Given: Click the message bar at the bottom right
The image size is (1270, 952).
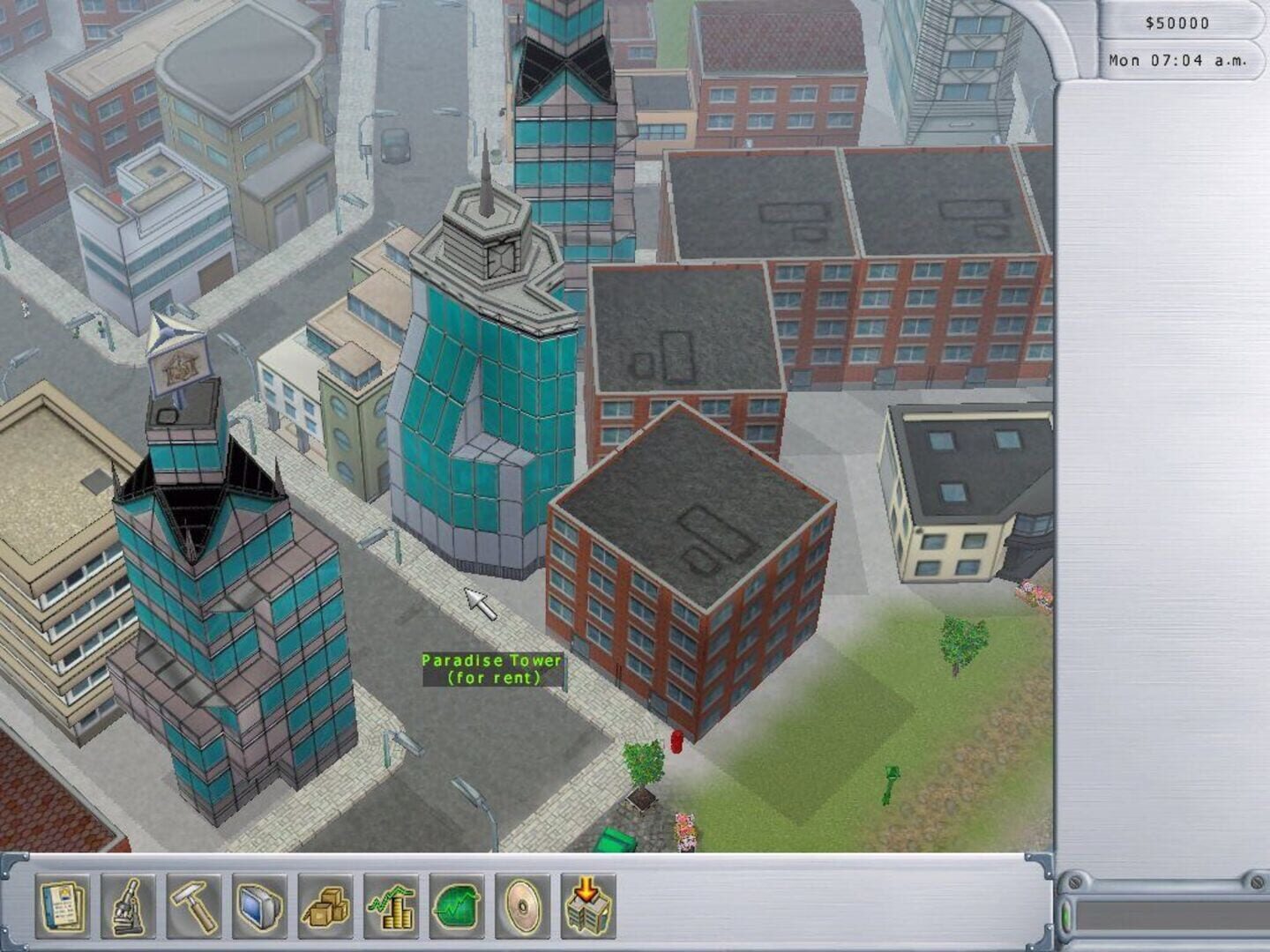Looking at the screenshot, I should (x=1173, y=917).
